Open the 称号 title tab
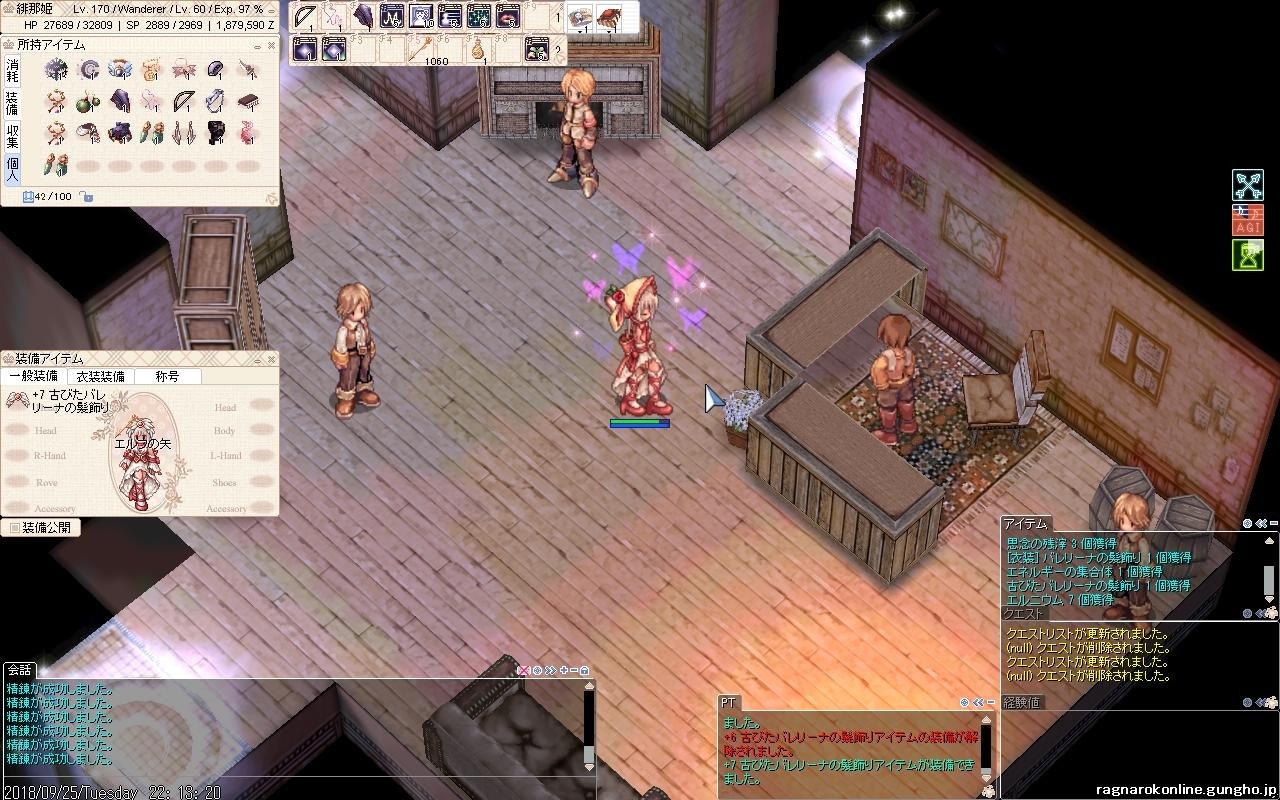 click(x=167, y=376)
